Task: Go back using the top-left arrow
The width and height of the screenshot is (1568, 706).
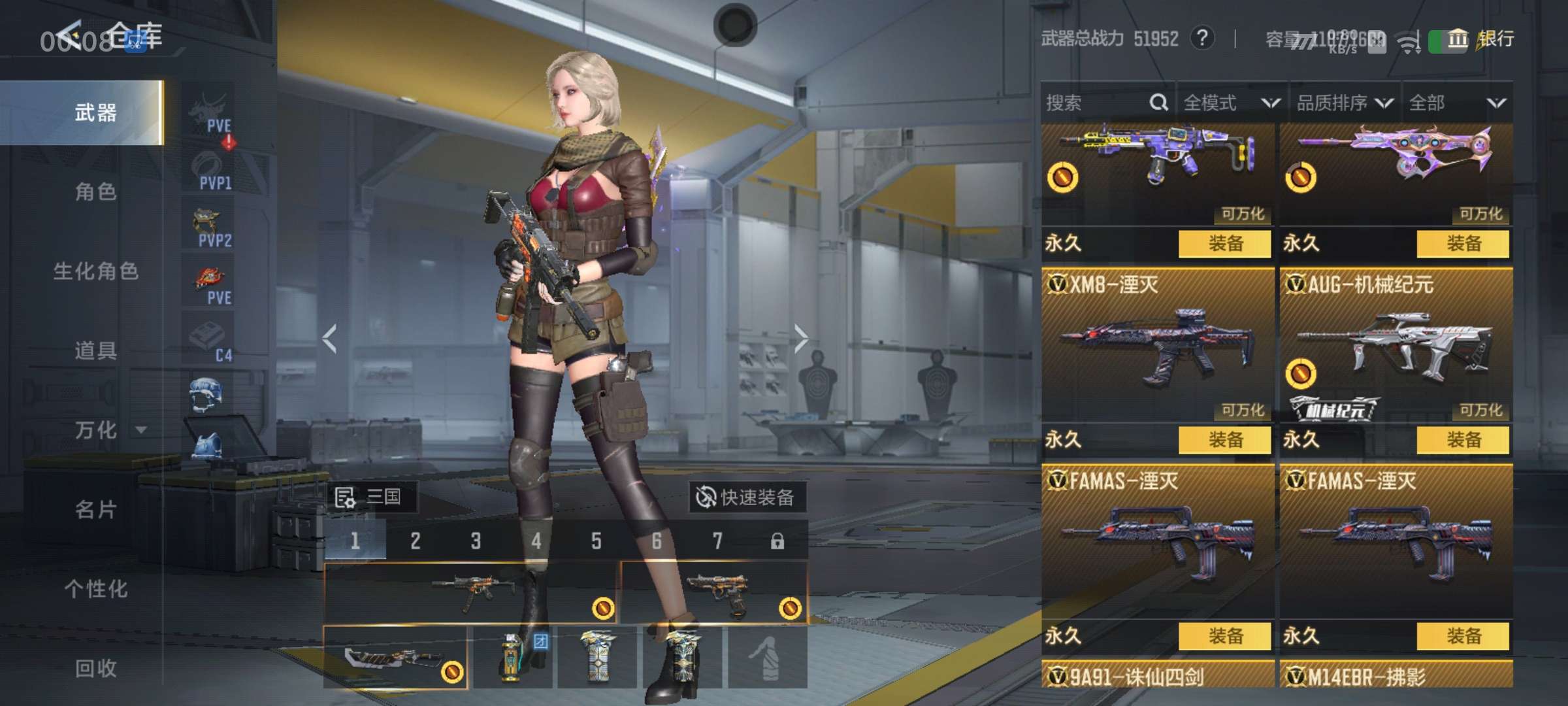Action: tap(69, 36)
